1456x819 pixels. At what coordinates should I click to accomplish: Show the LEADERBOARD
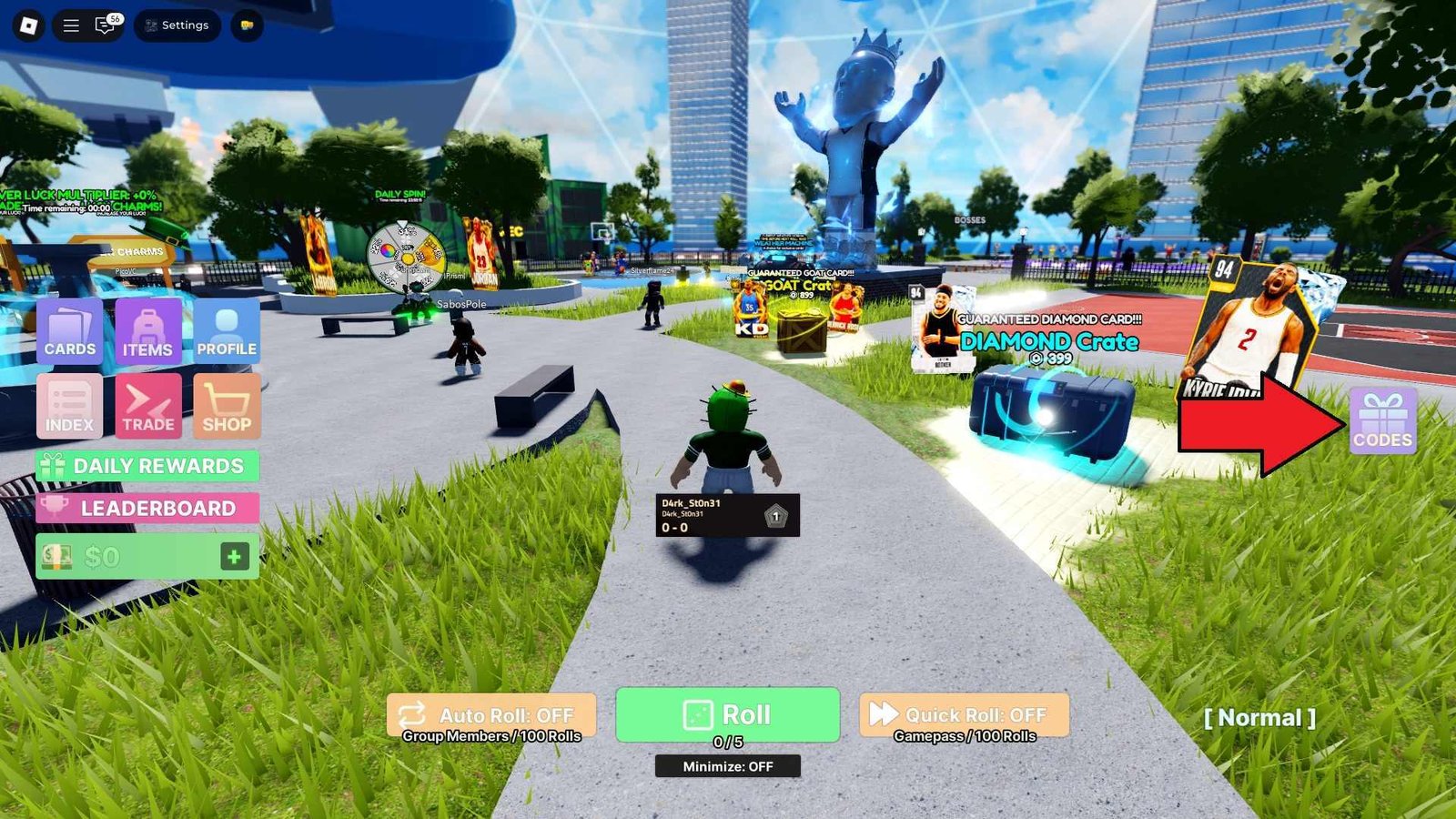tap(147, 508)
